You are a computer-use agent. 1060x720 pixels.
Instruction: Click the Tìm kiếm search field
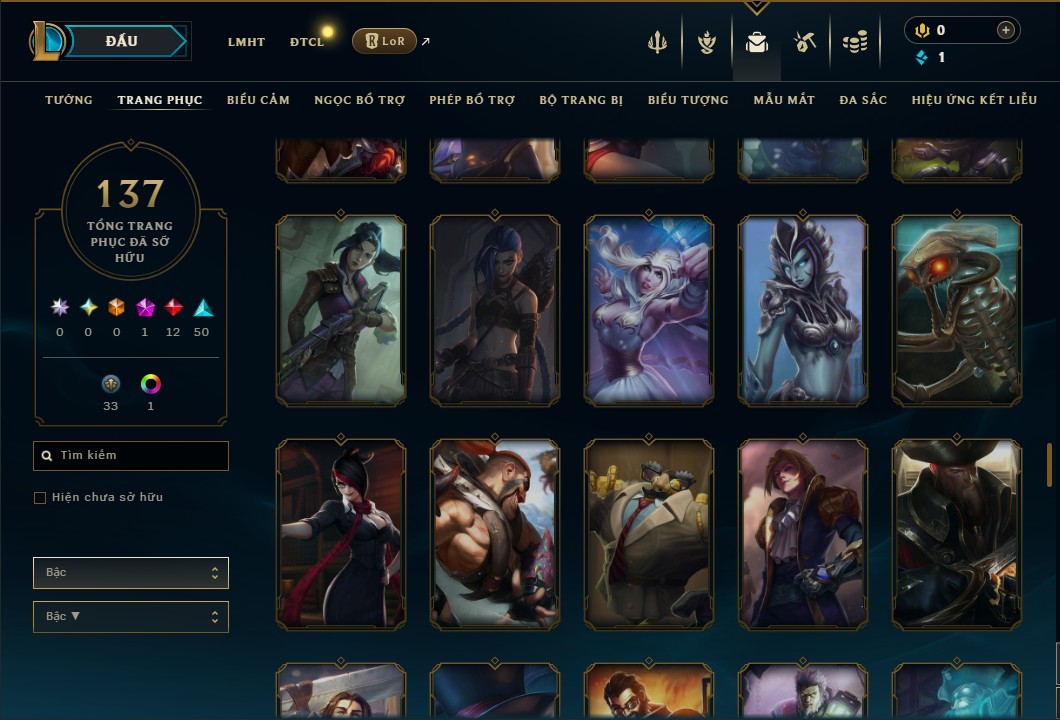pyautogui.click(x=131, y=456)
